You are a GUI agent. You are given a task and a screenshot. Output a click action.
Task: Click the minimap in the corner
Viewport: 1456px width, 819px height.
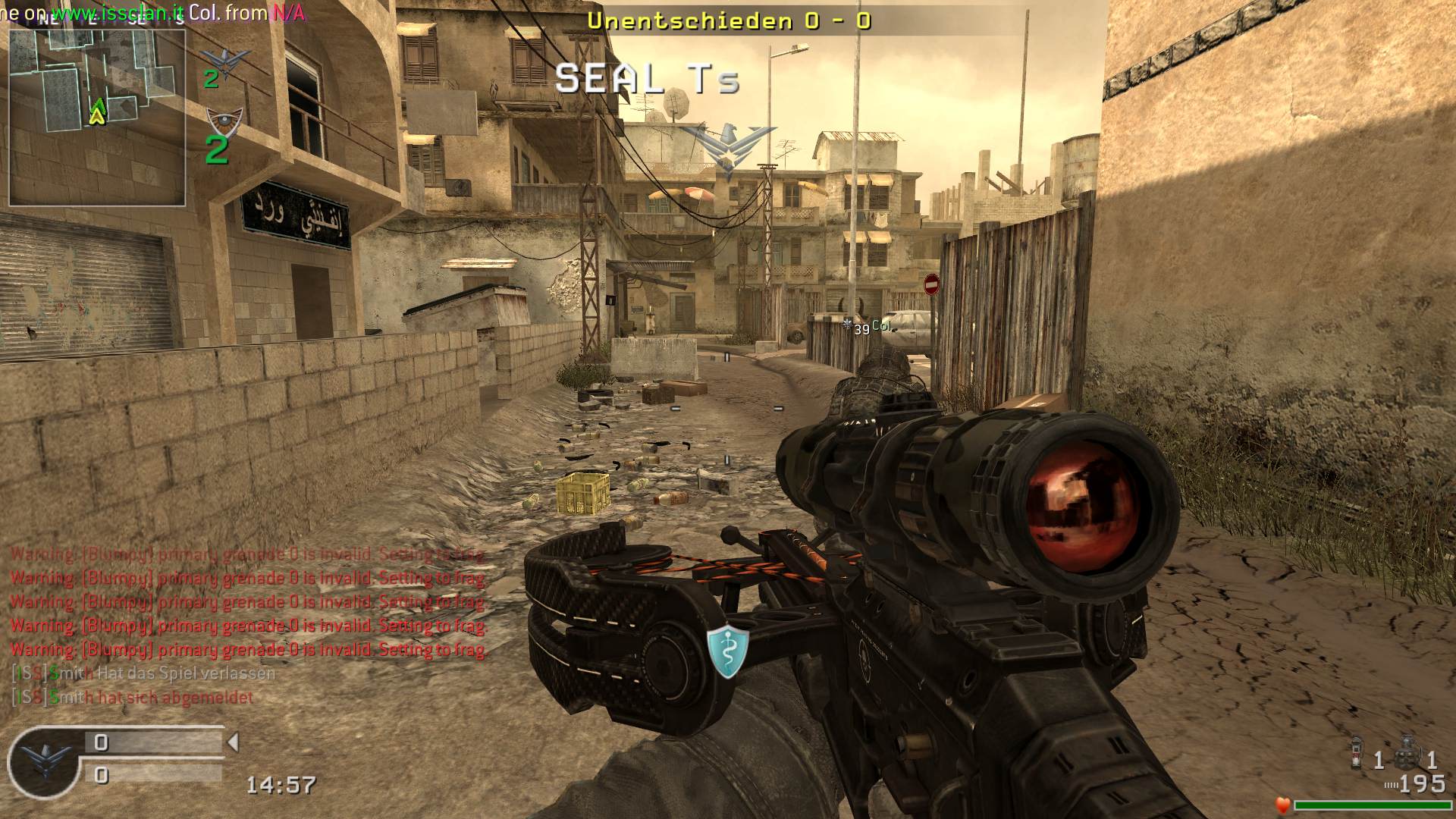pos(97,114)
